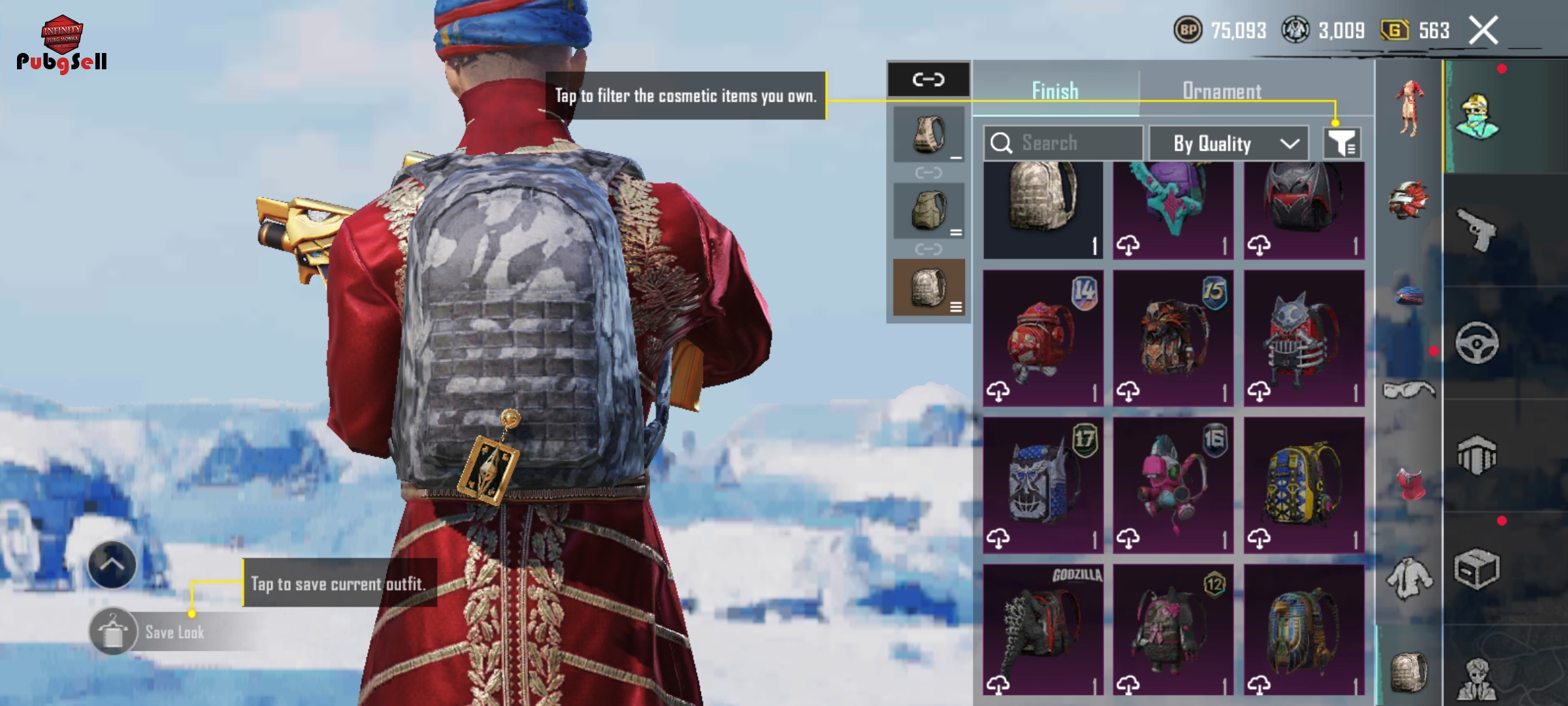Open the By Quality sort dropdown
1568x706 pixels.
(x=1228, y=143)
